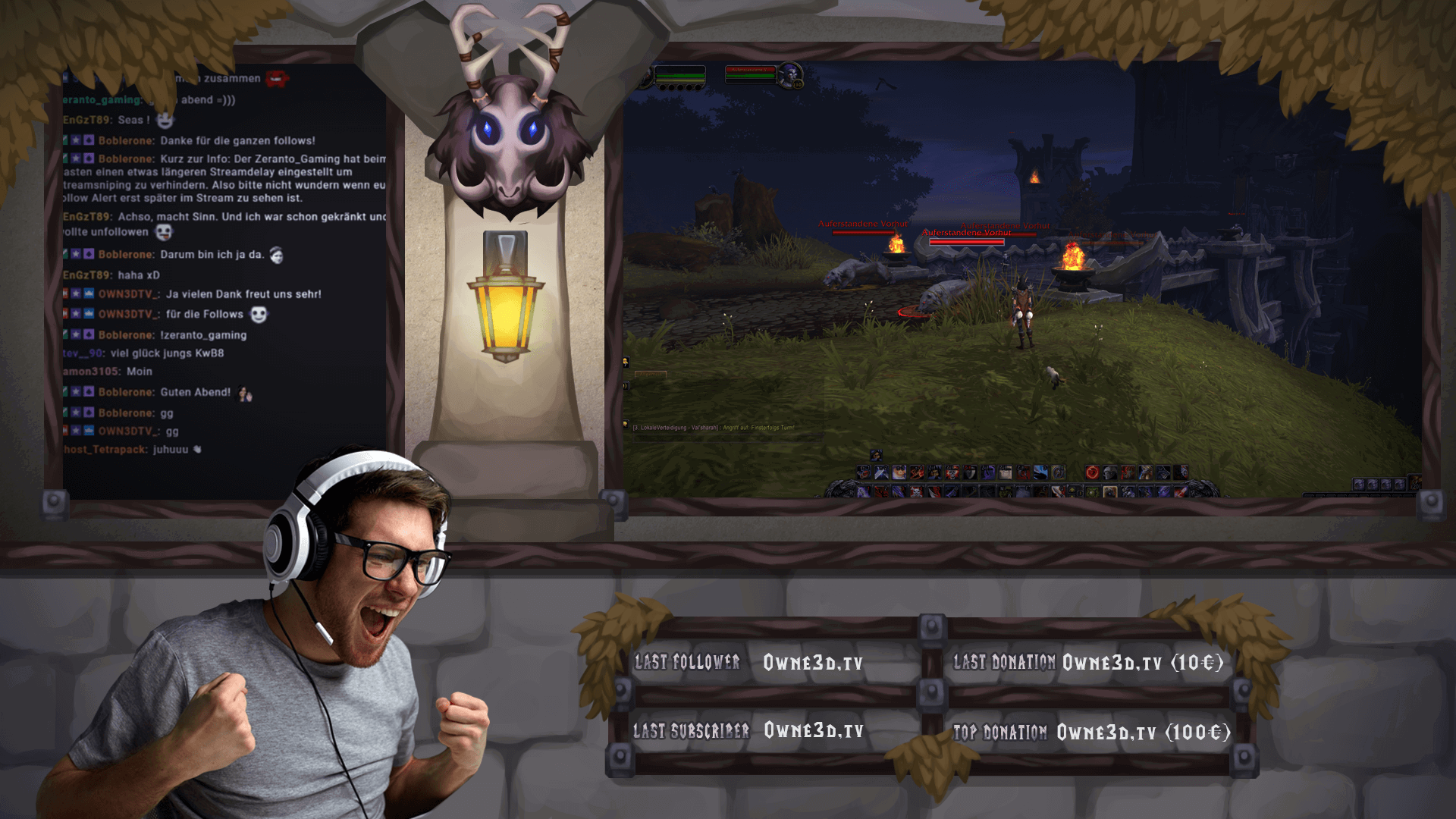Click the level 110 badge on the target frame
The height and width of the screenshot is (819, 1456).
click(x=798, y=84)
